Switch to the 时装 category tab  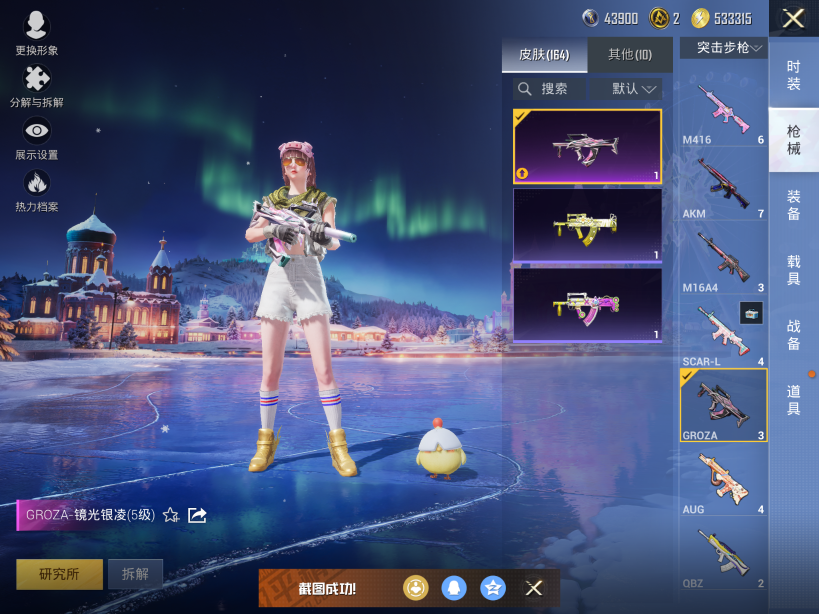(x=793, y=74)
